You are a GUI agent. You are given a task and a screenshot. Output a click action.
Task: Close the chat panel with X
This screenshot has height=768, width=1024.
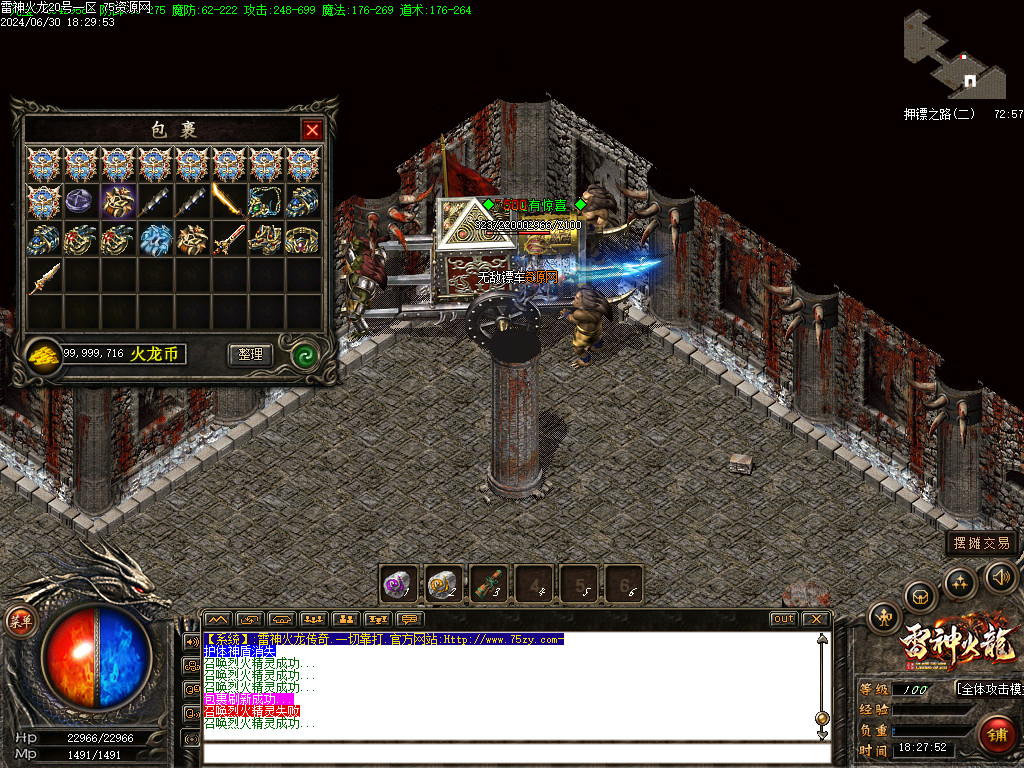tap(815, 619)
